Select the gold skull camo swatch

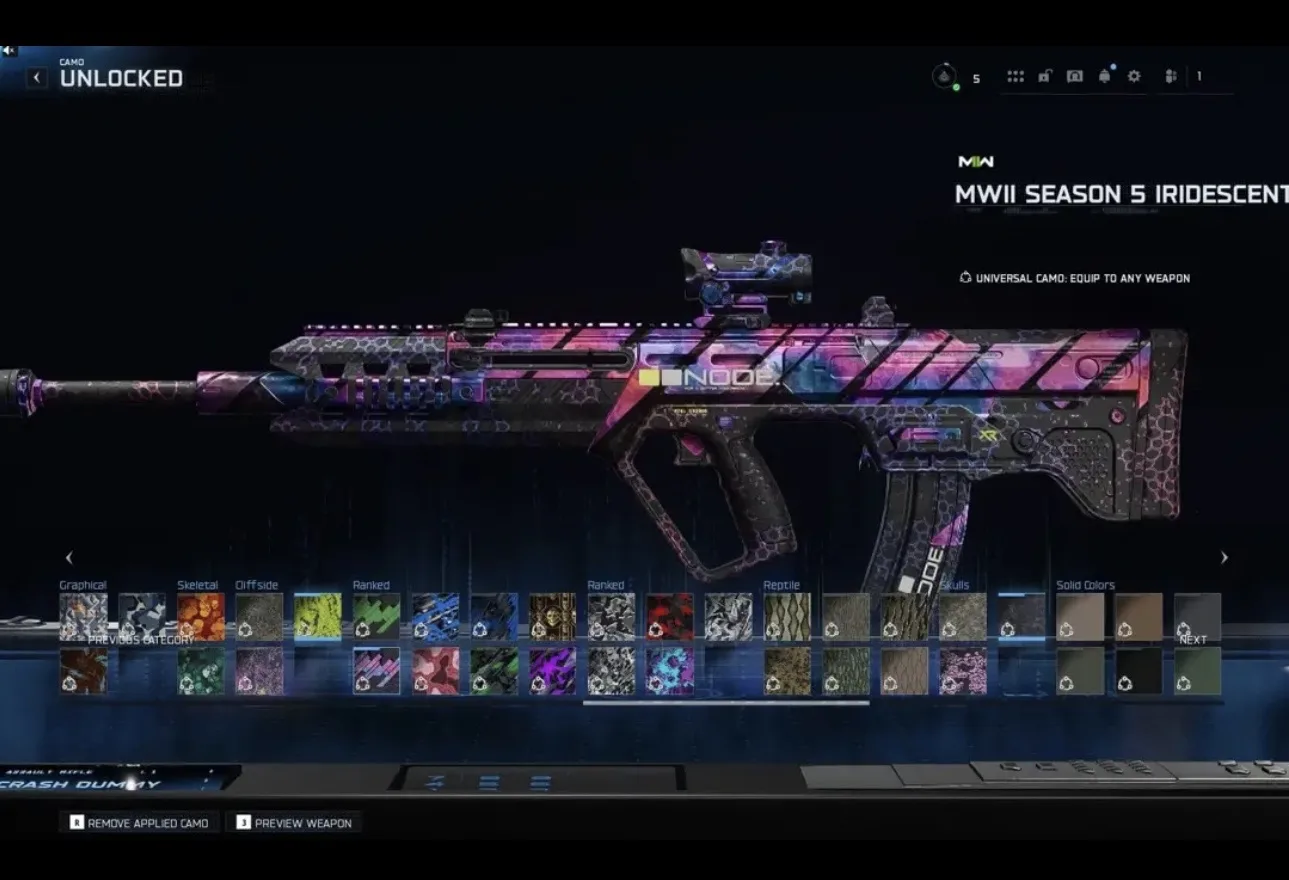click(x=552, y=616)
